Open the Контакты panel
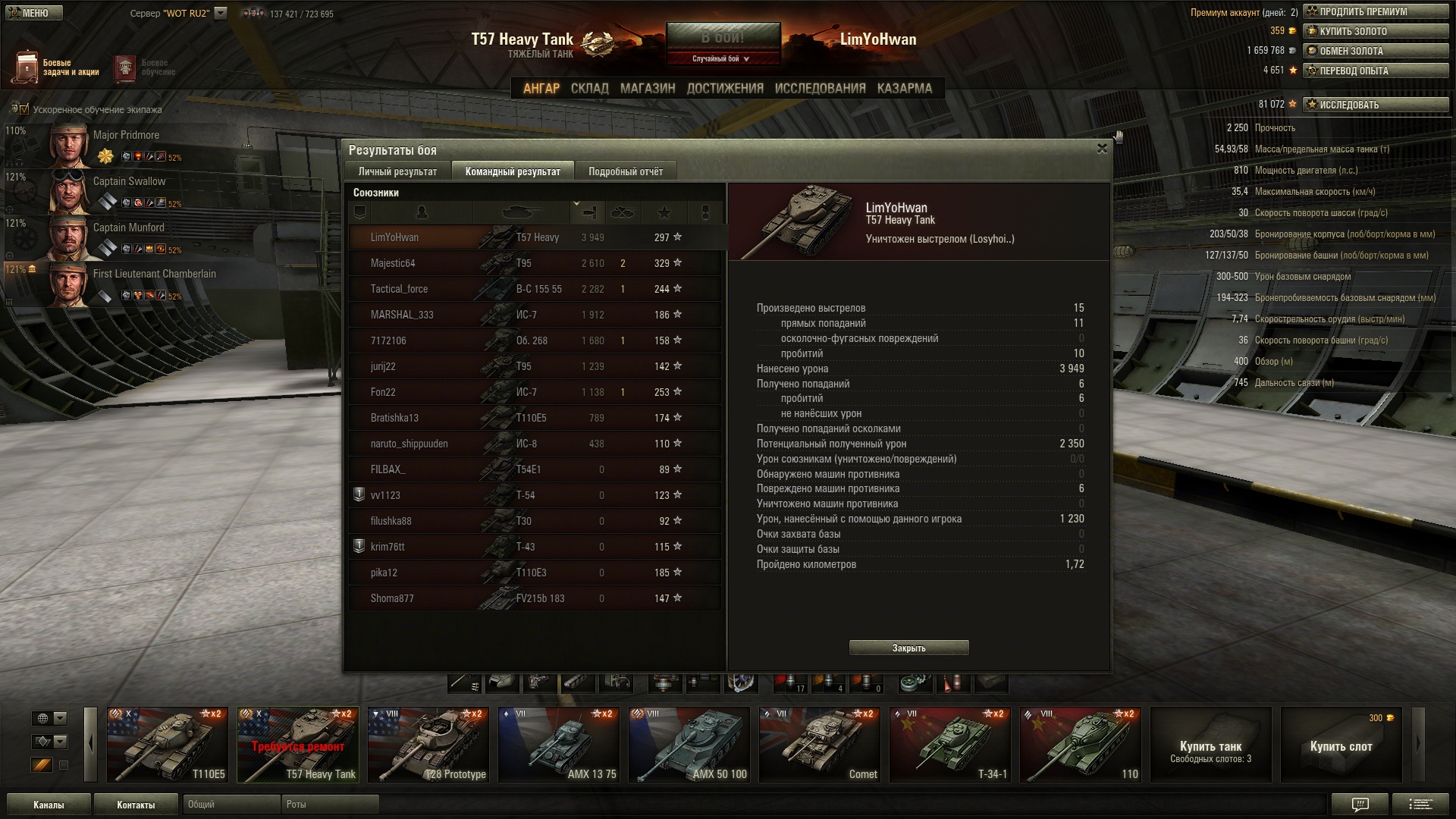 [136, 805]
